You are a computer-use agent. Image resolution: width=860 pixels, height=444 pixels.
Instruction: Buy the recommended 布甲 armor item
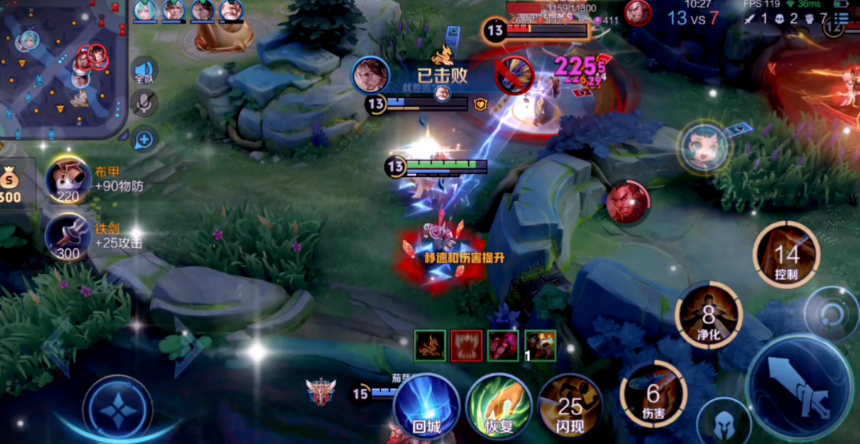click(67, 180)
